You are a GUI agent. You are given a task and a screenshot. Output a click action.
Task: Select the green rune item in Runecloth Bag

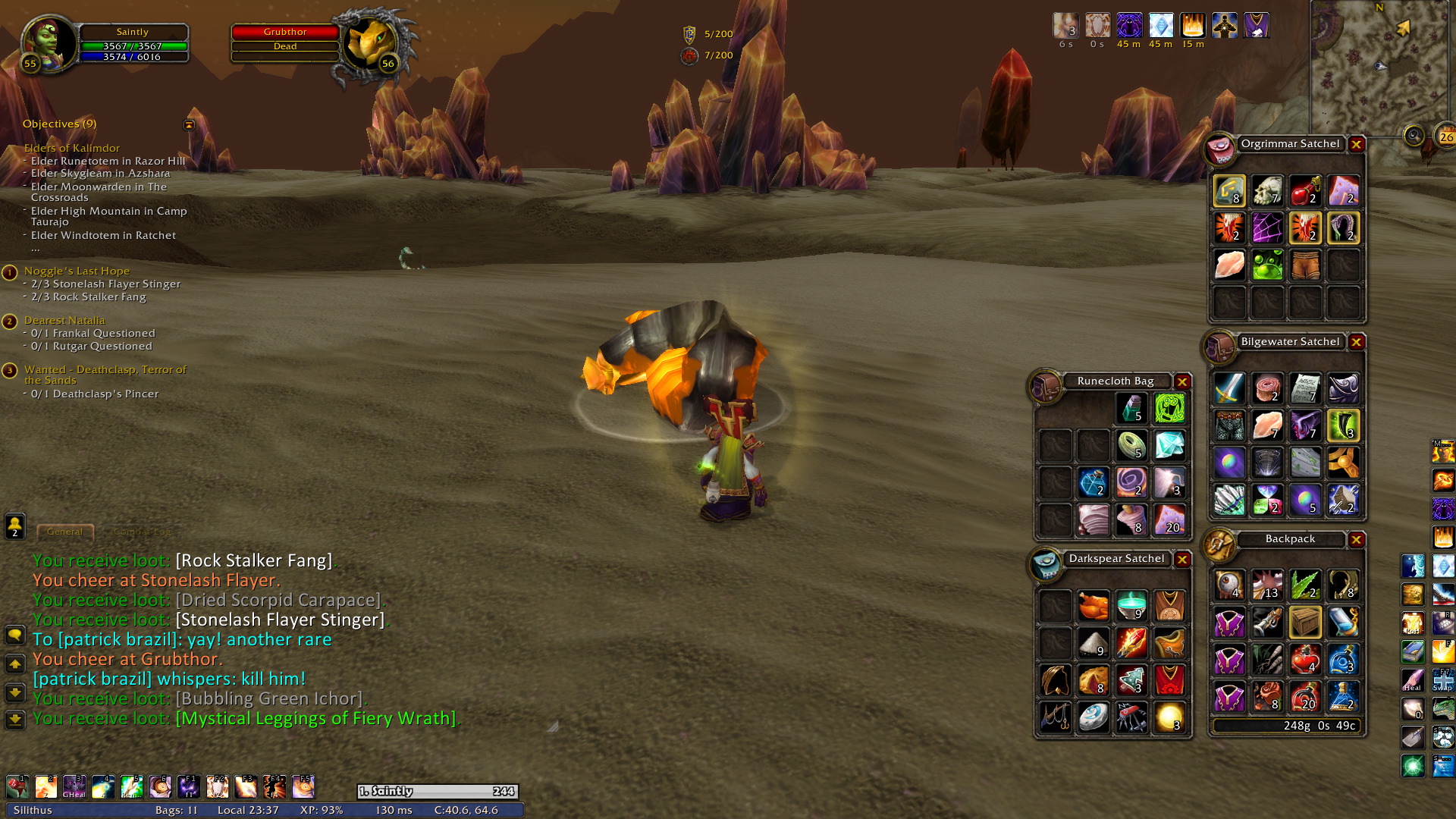click(1169, 409)
